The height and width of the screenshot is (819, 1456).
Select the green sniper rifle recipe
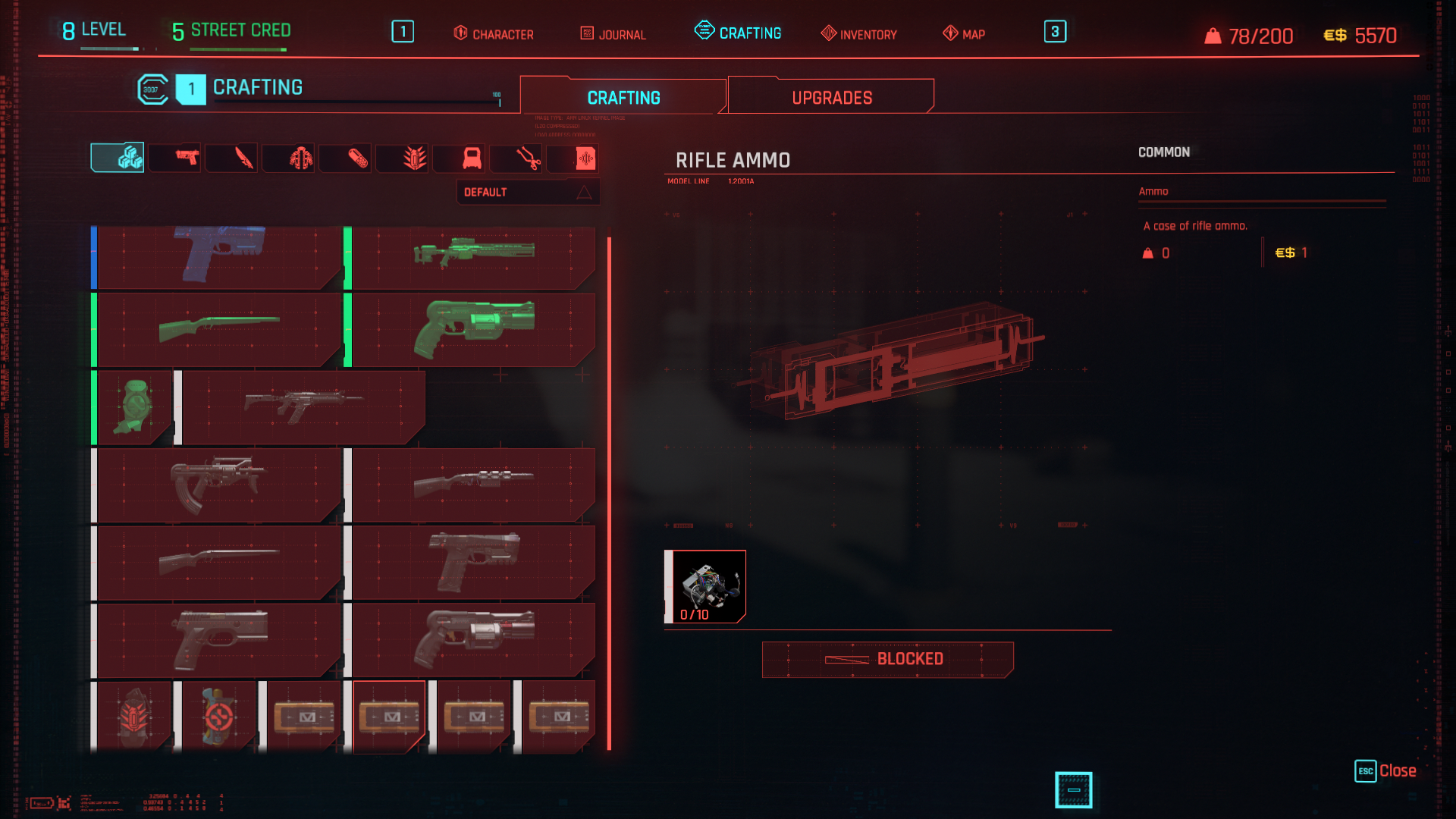coord(473,254)
